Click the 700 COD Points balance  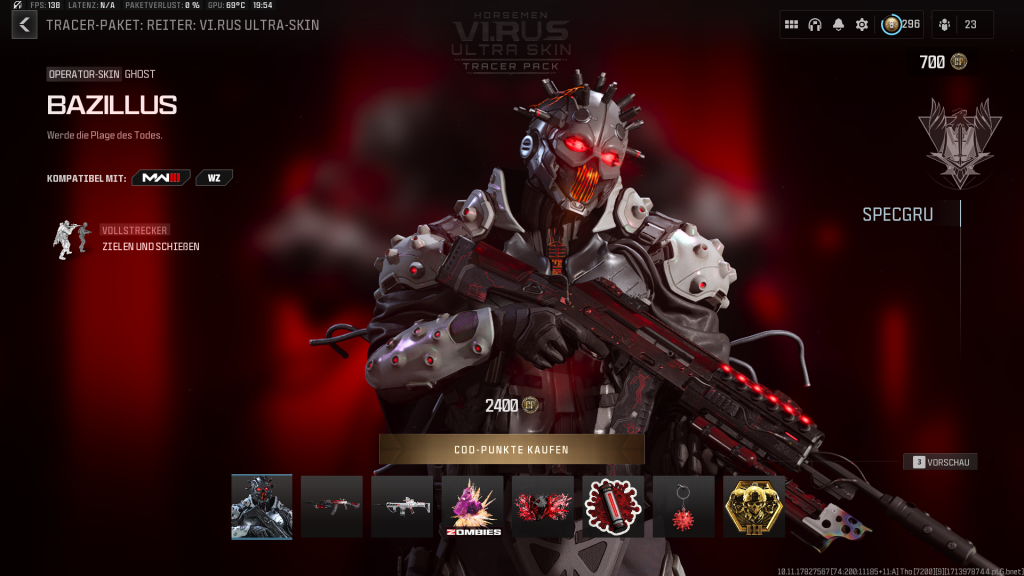point(942,62)
